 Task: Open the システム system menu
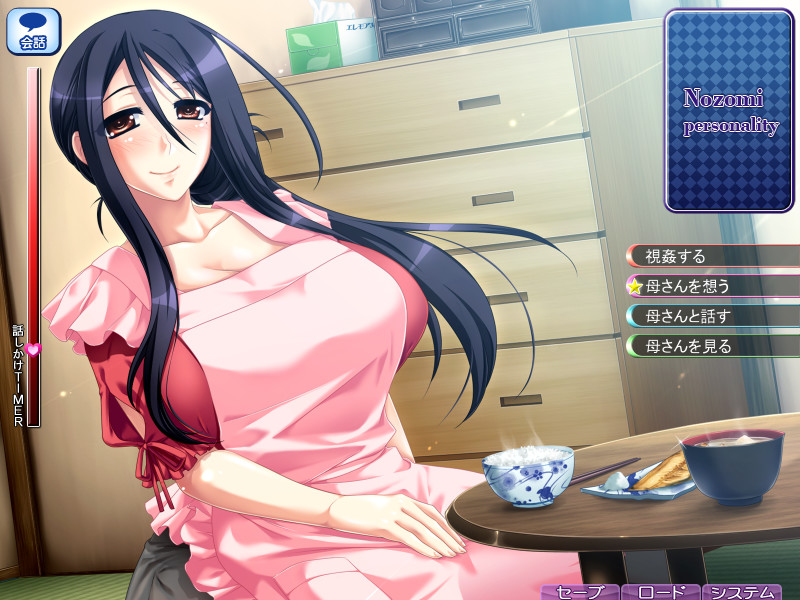(741, 591)
